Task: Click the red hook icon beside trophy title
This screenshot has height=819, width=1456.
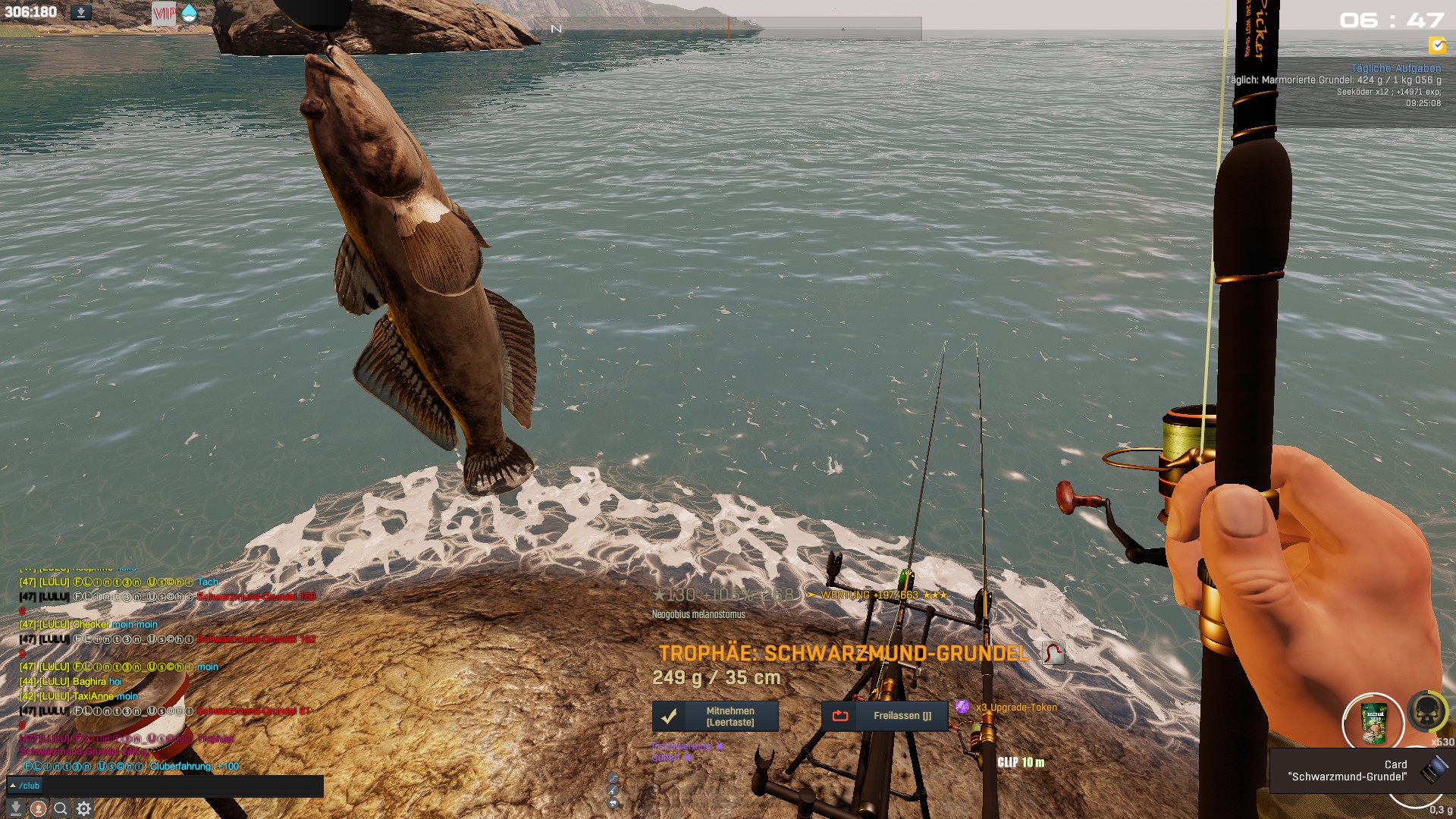Action: click(x=1053, y=653)
